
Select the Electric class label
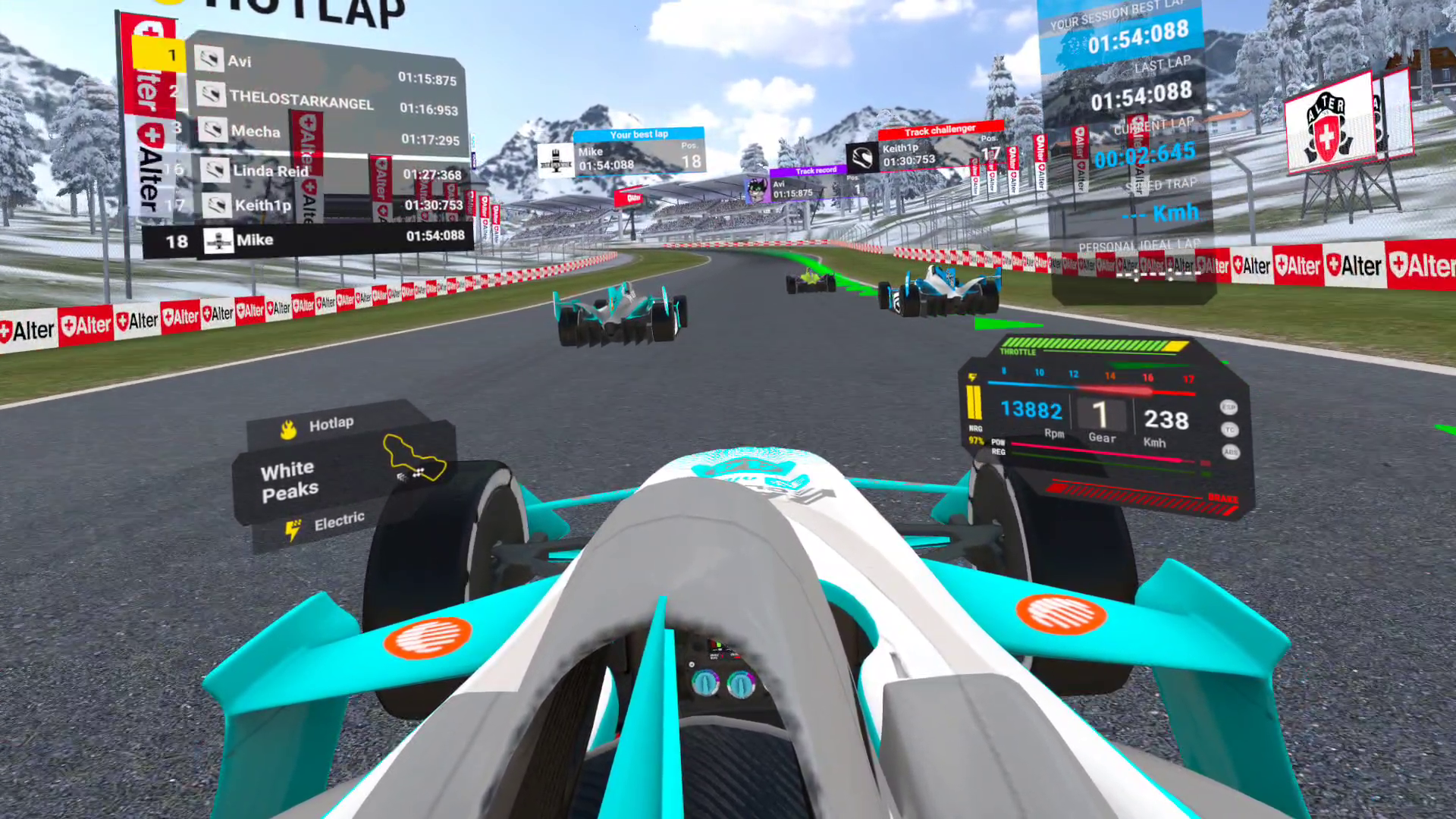coord(325,523)
